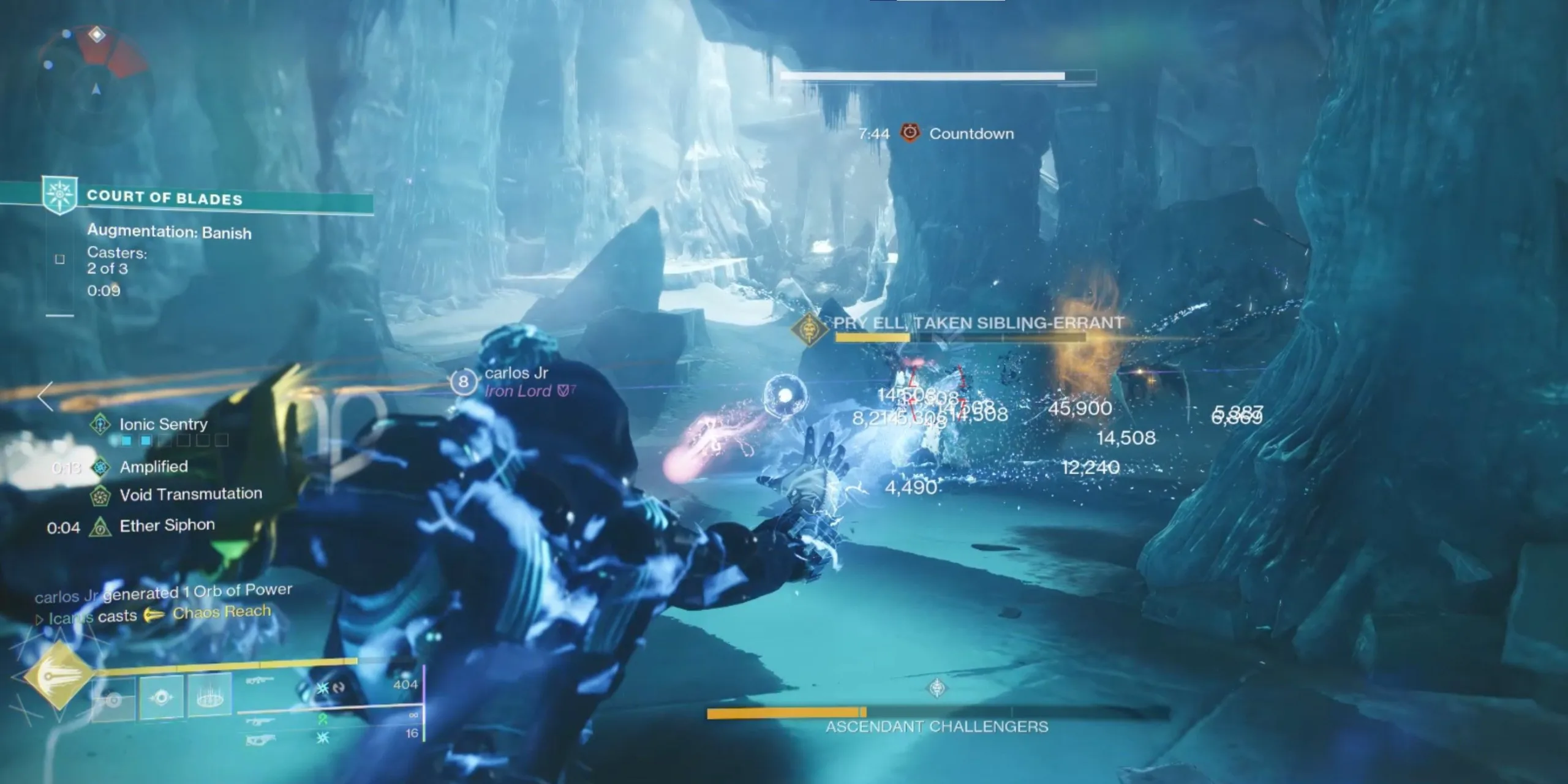Select the Pry Ell boss nameplate icon

[x=809, y=330]
